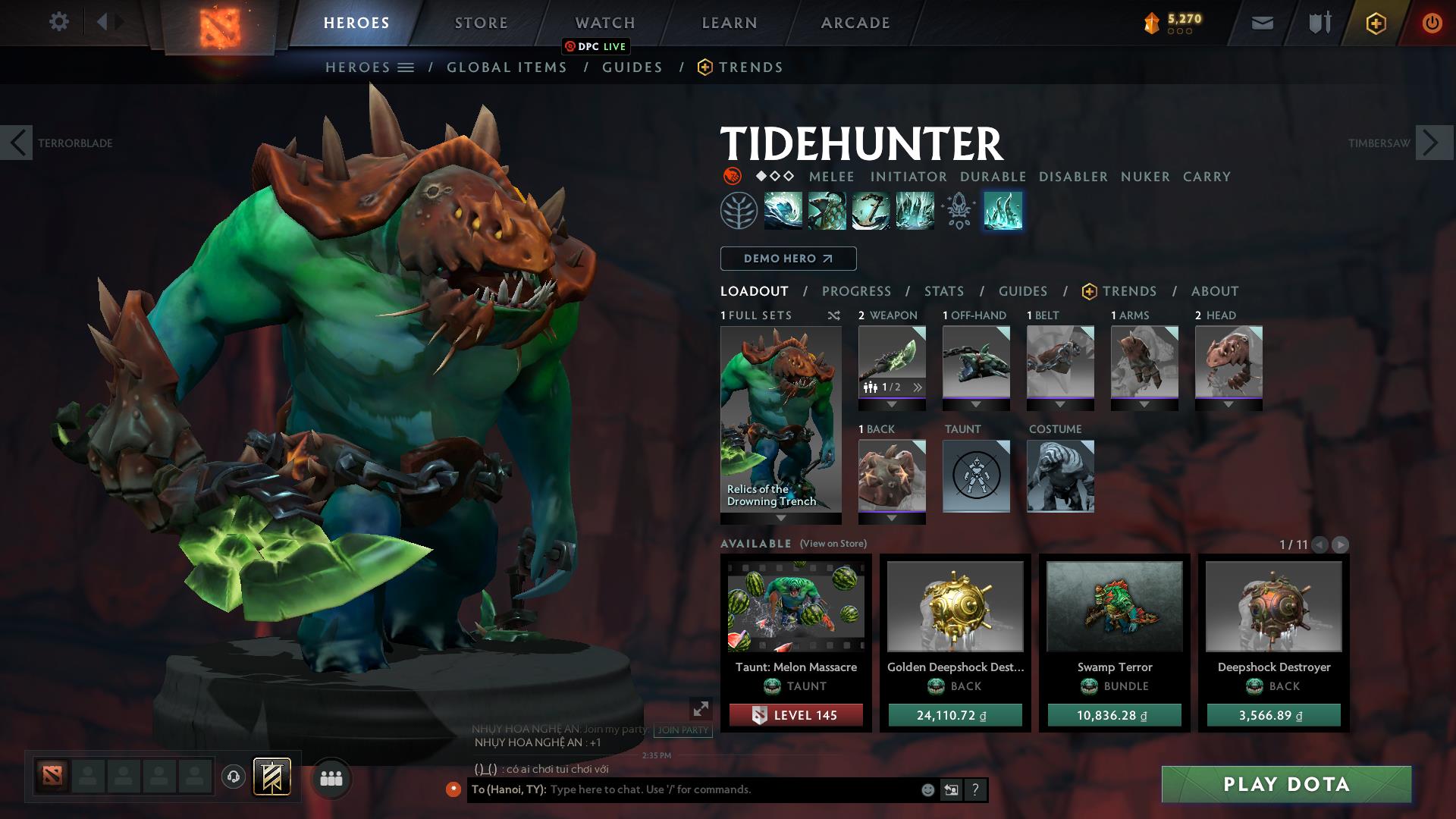Image resolution: width=1456 pixels, height=819 pixels.
Task: Clear the equipped Taunt slot
Action: [x=976, y=476]
